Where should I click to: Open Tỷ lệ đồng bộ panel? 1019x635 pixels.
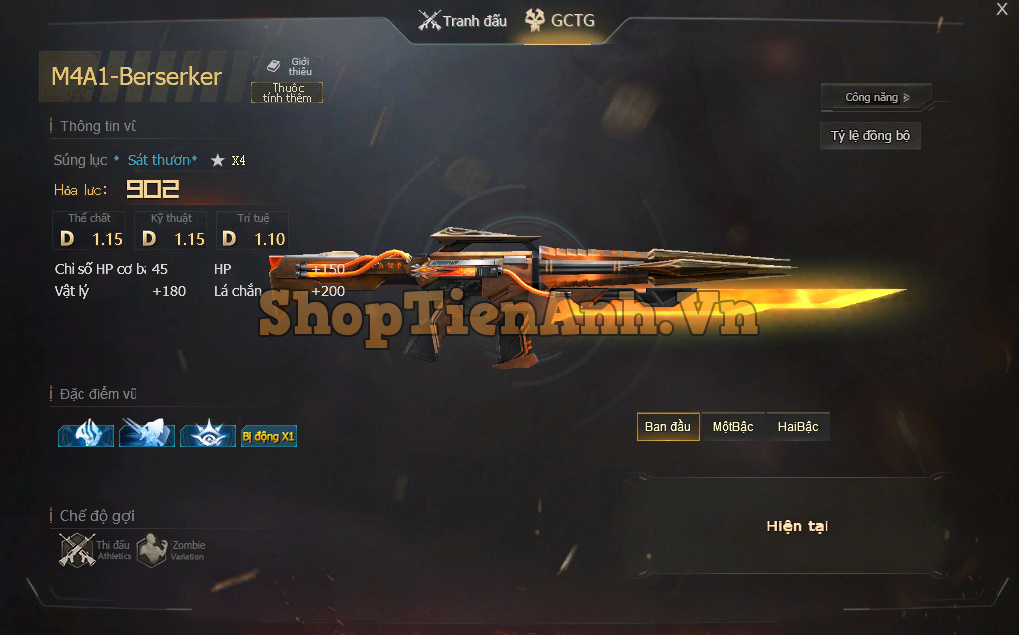coord(870,136)
